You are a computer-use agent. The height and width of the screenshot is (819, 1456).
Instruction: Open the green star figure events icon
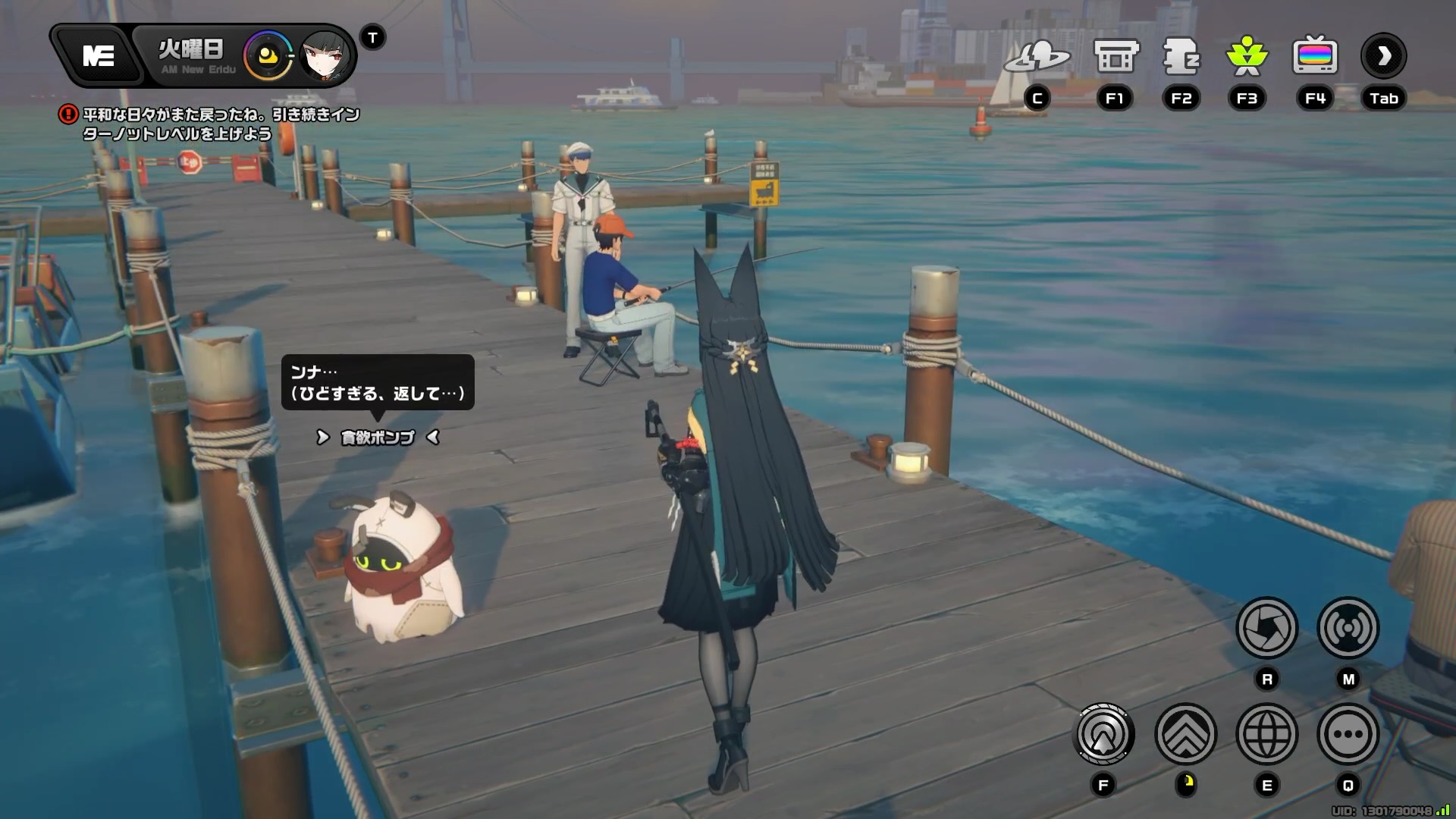click(x=1247, y=57)
